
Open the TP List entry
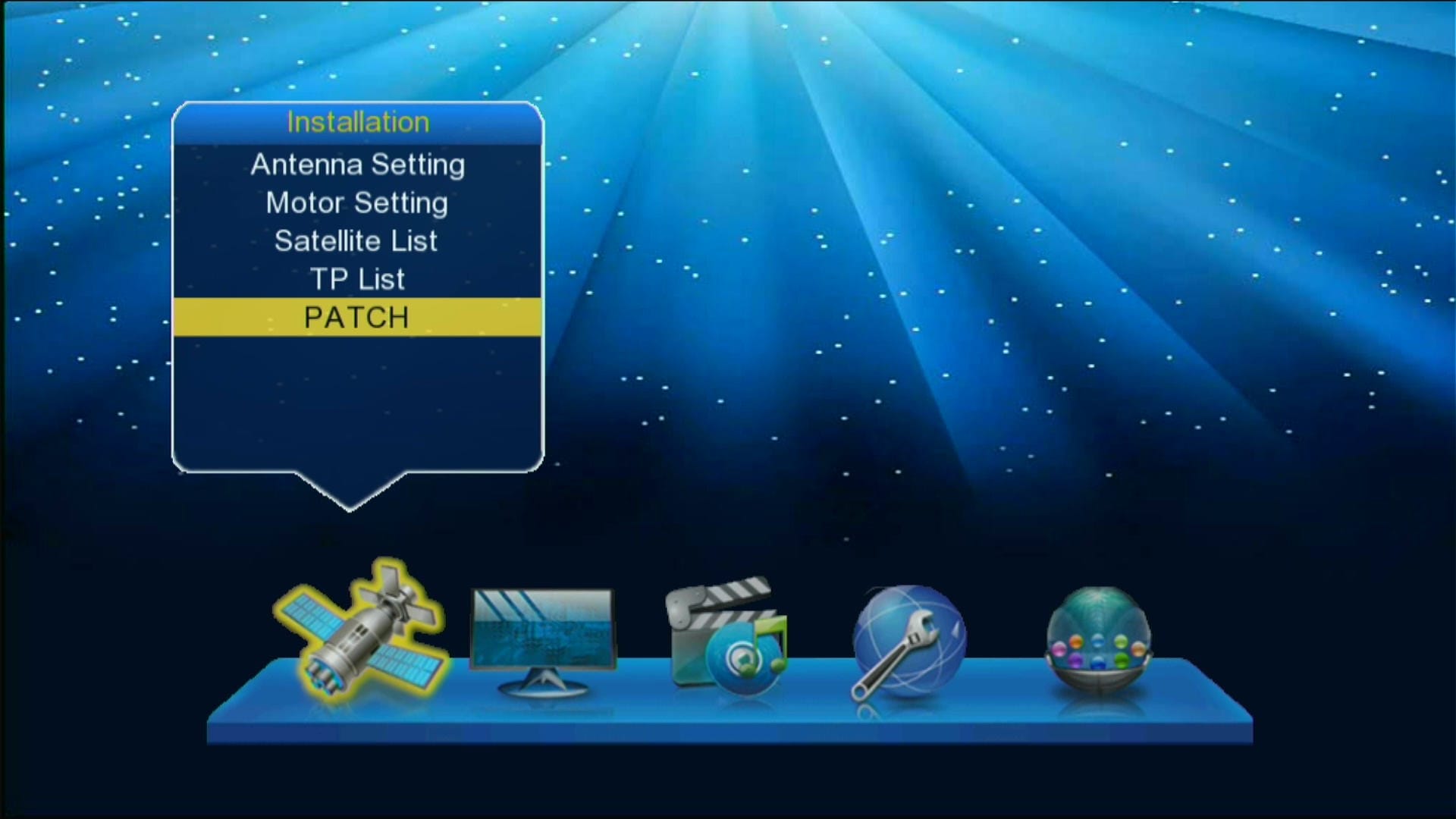point(357,279)
